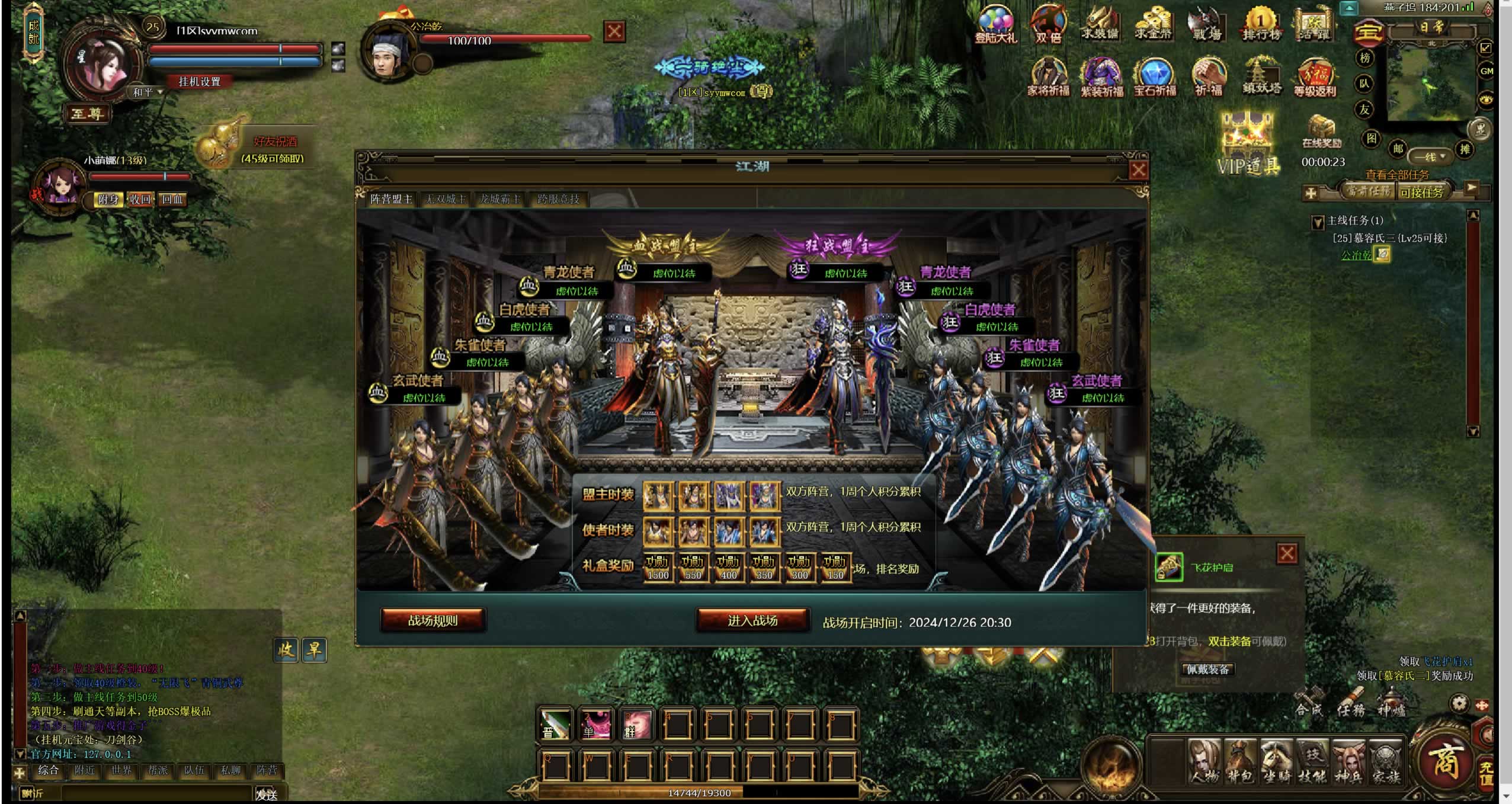The image size is (1512, 804).
Task: Close the 公冶乾 target frame
Action: coord(614,31)
